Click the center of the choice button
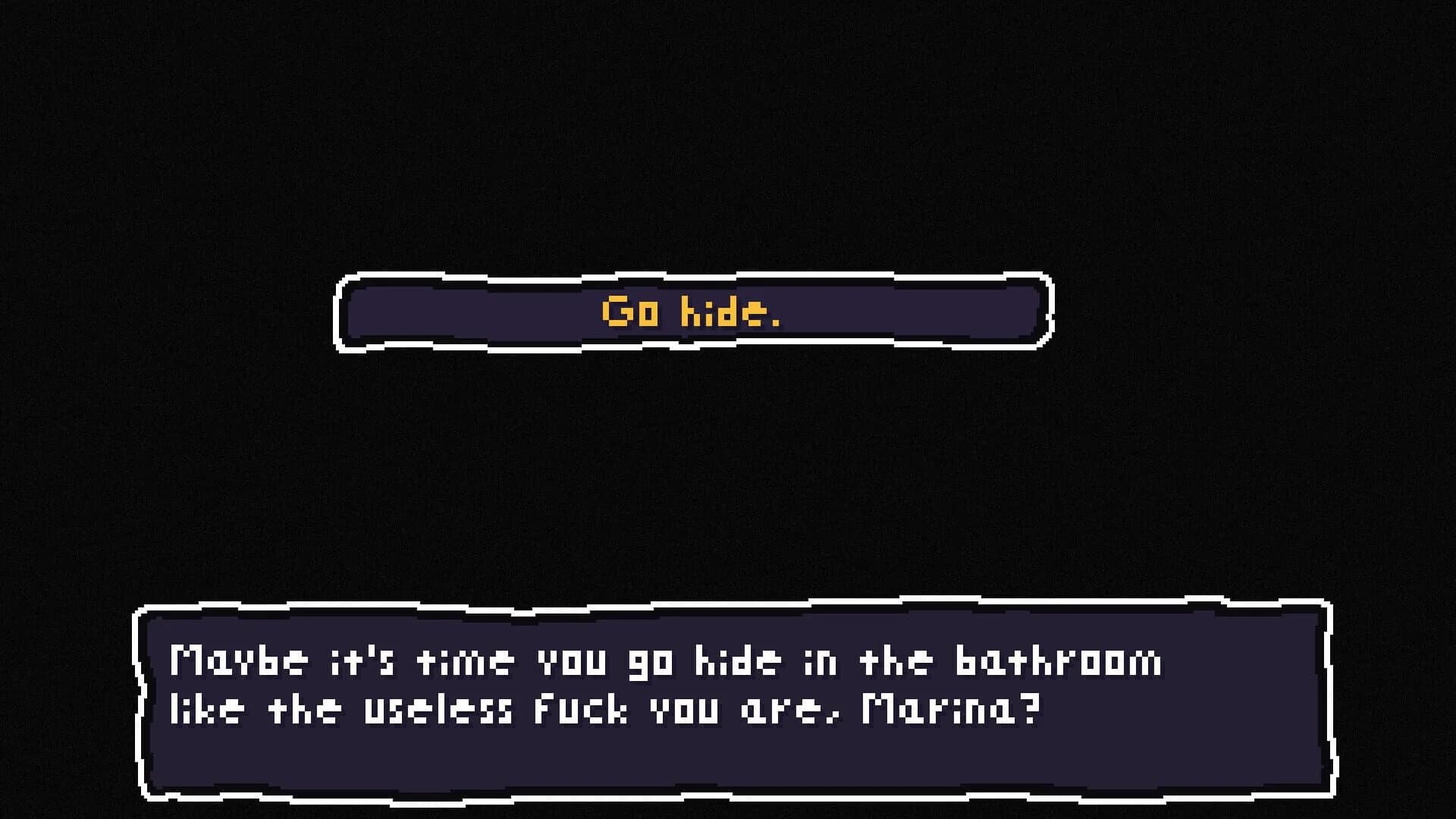This screenshot has height=819, width=1456. (692, 312)
